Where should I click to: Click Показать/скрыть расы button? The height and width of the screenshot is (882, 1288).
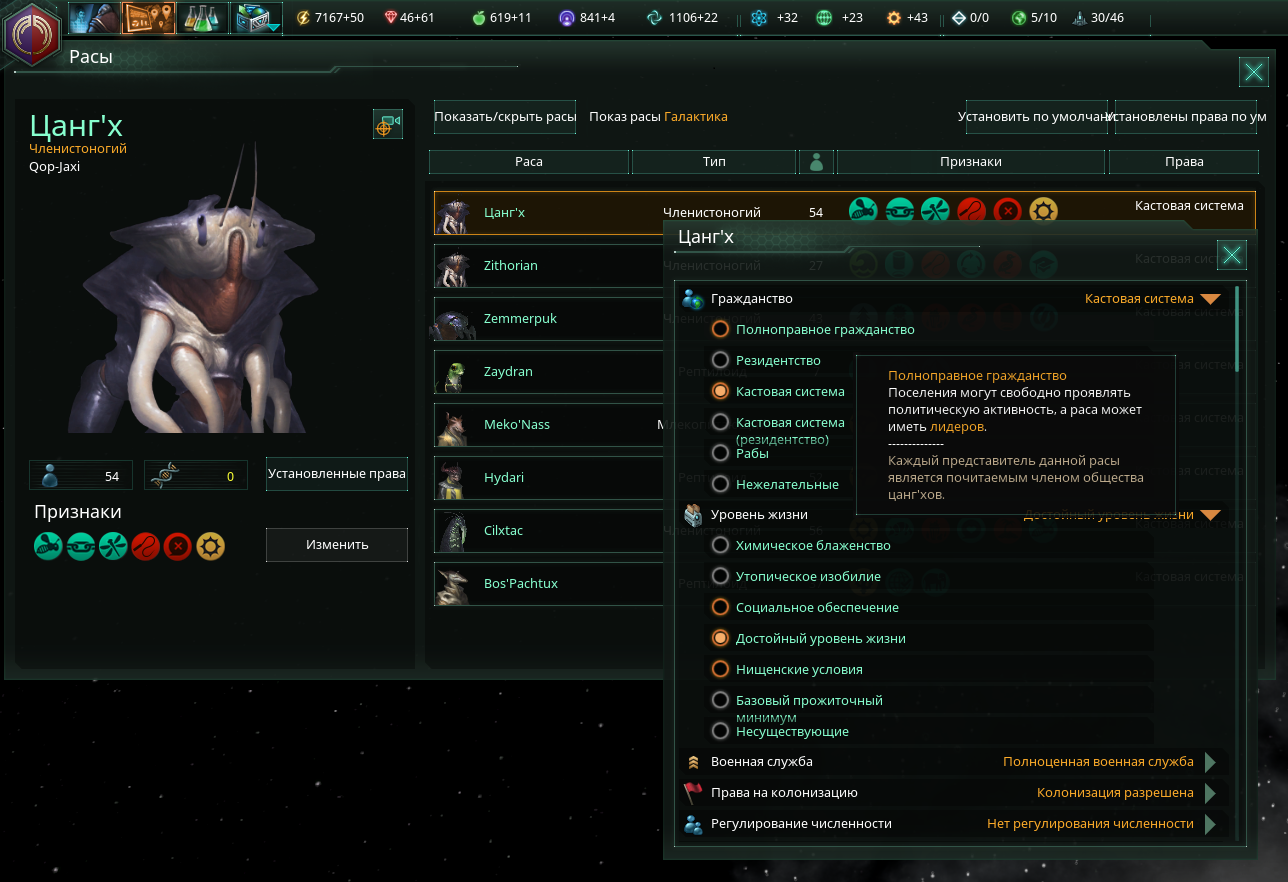click(505, 117)
